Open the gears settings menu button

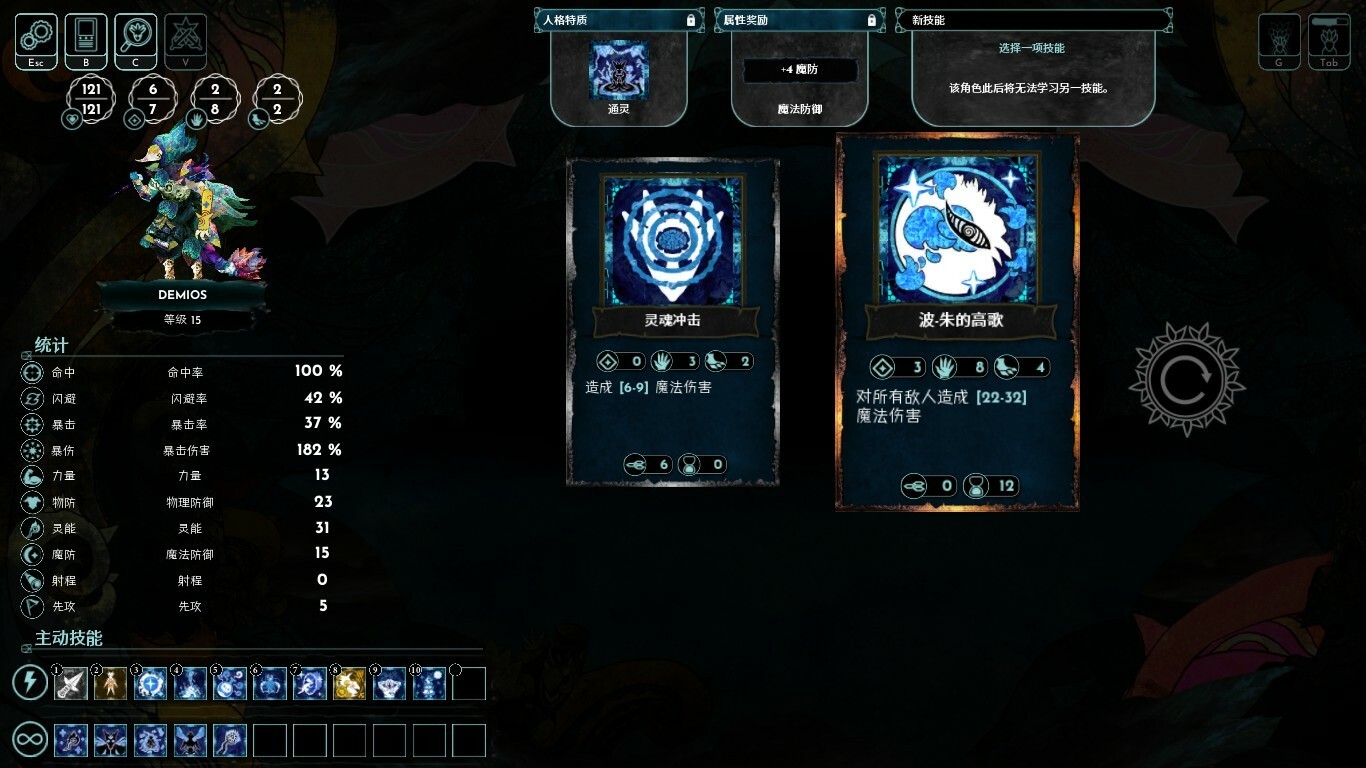36,40
